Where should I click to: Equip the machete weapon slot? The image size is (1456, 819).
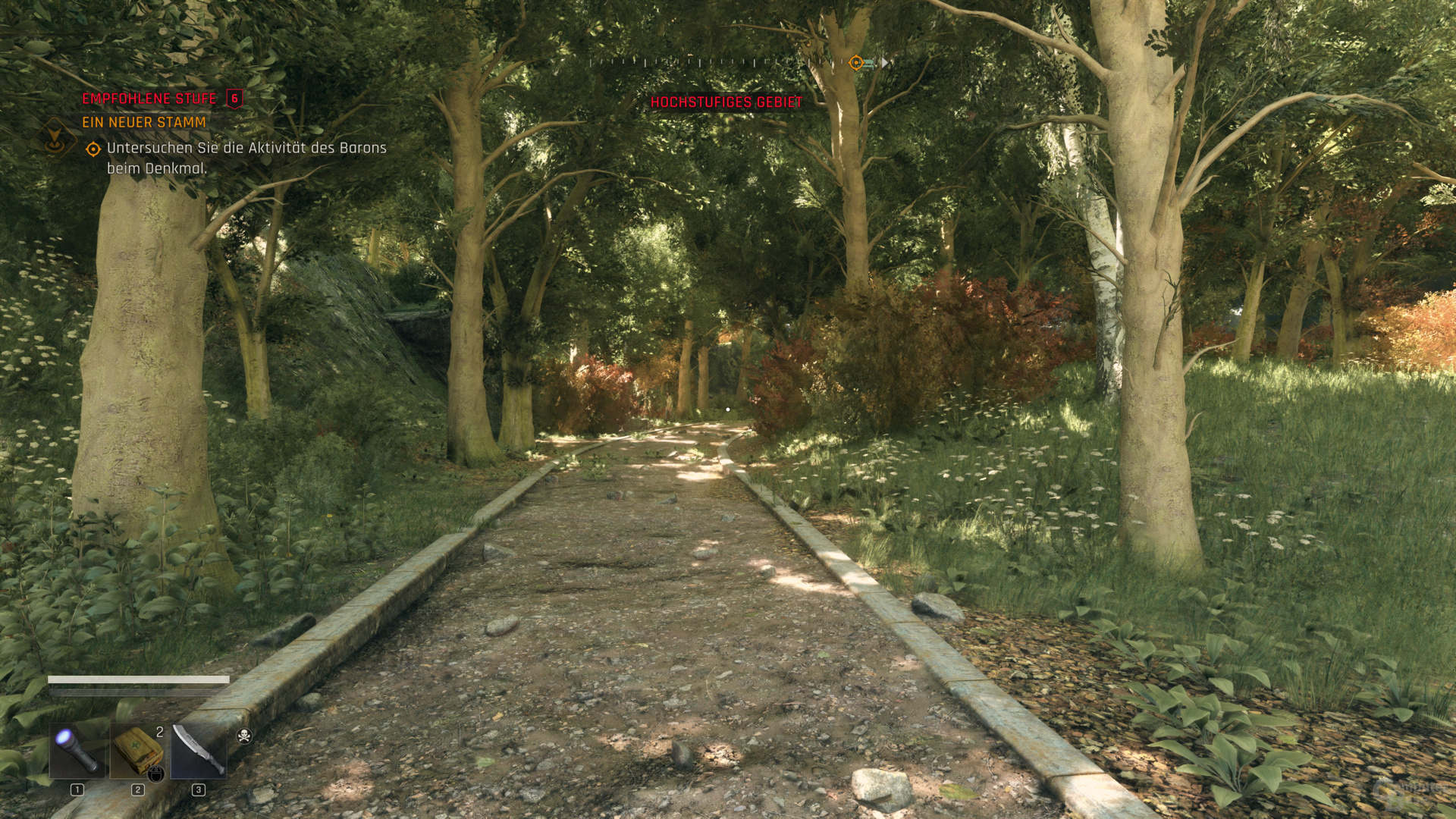(x=198, y=751)
